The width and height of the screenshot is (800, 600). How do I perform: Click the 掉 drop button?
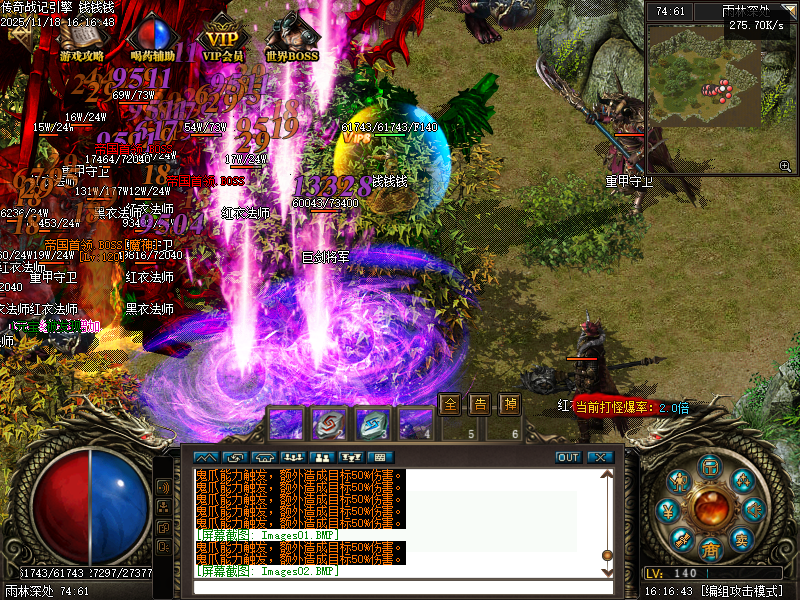510,405
